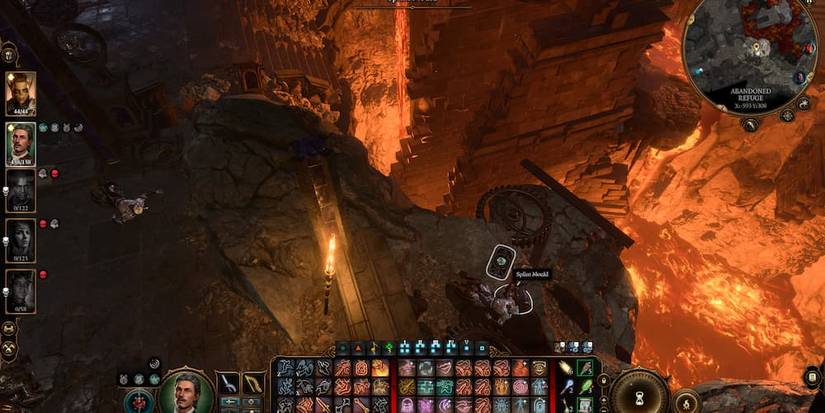Click the crossed tools icon in left corner

9,349
